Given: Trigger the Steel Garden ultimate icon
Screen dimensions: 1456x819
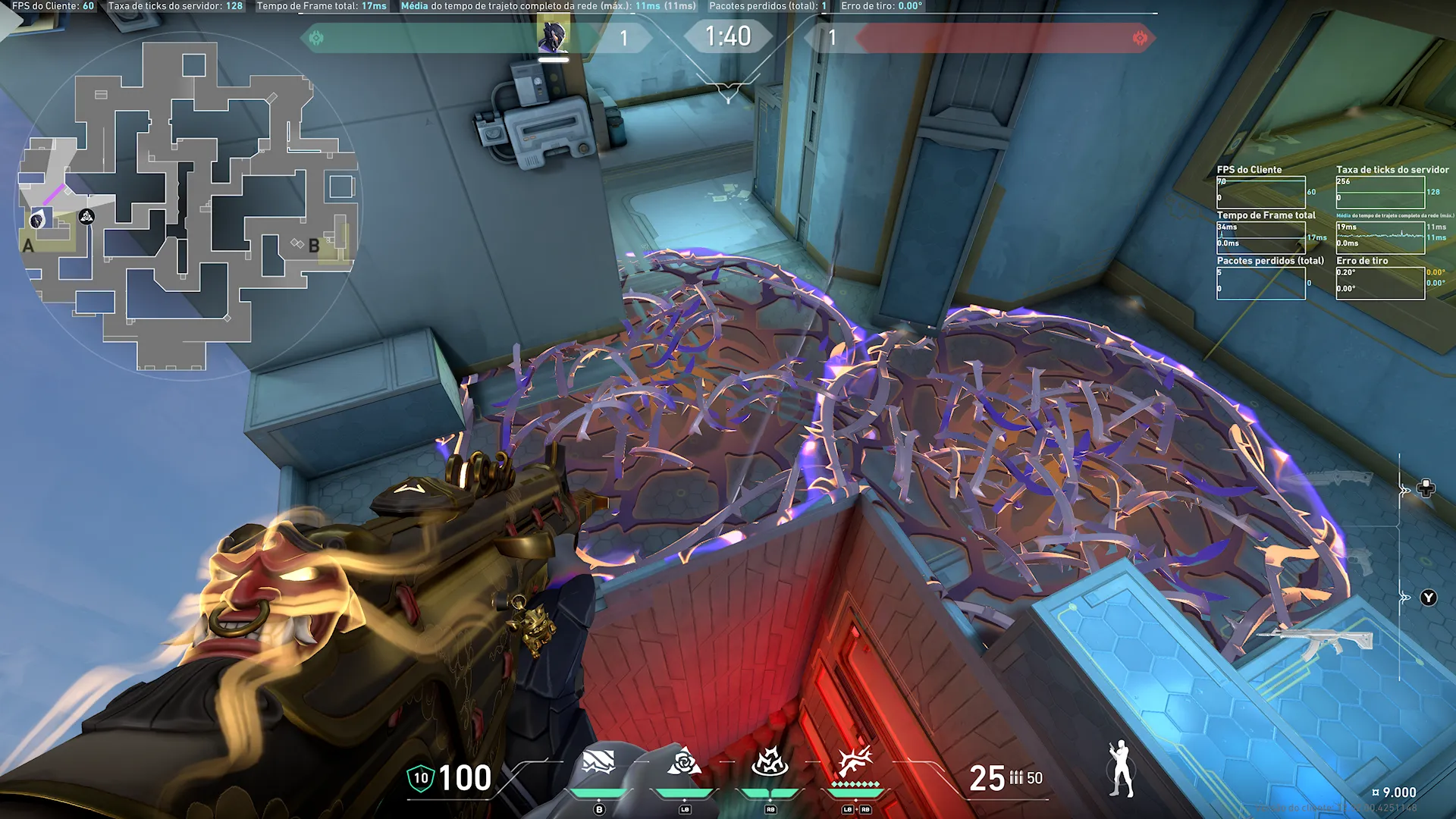Looking at the screenshot, I should point(855,761).
